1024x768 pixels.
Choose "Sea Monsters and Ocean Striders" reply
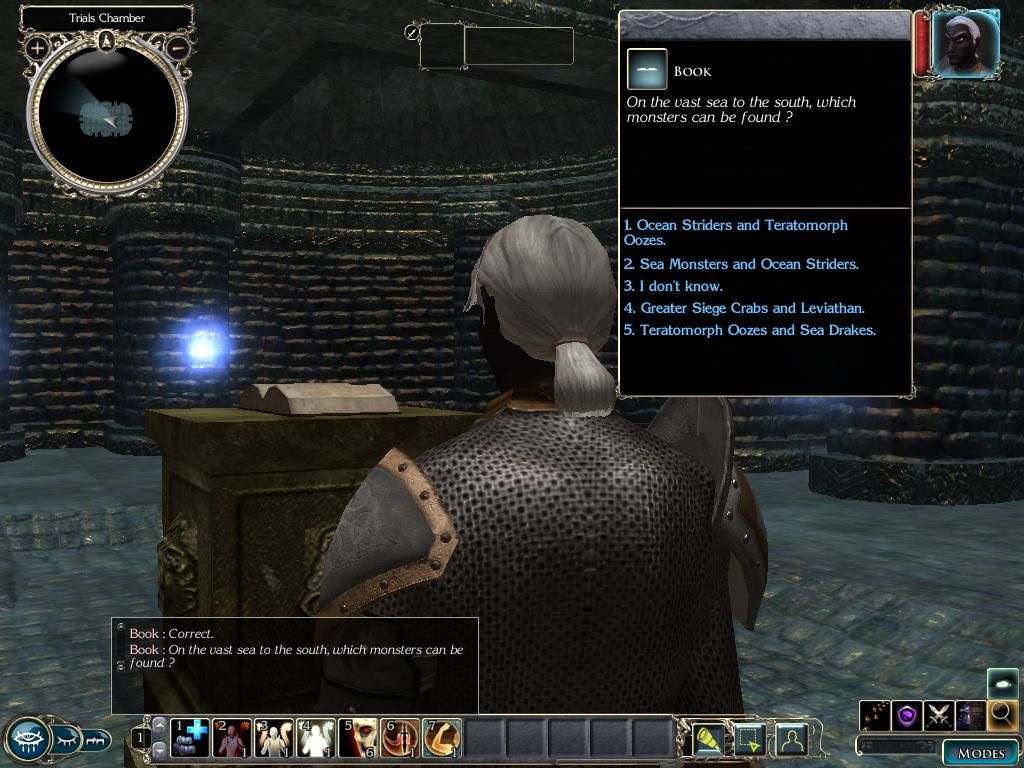748,264
